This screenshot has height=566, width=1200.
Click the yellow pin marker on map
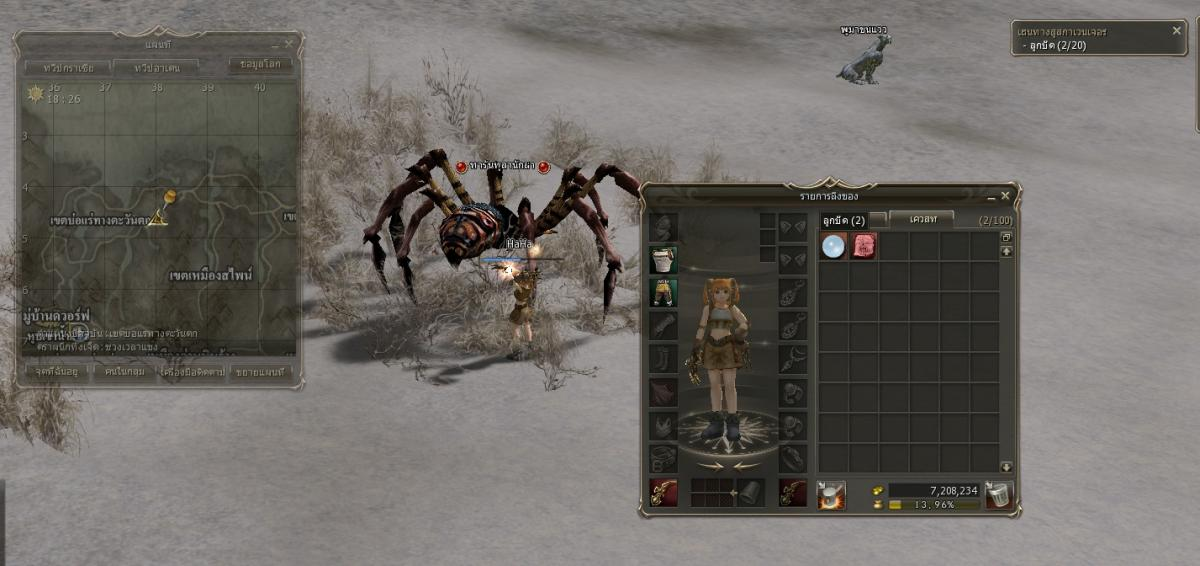[x=168, y=200]
